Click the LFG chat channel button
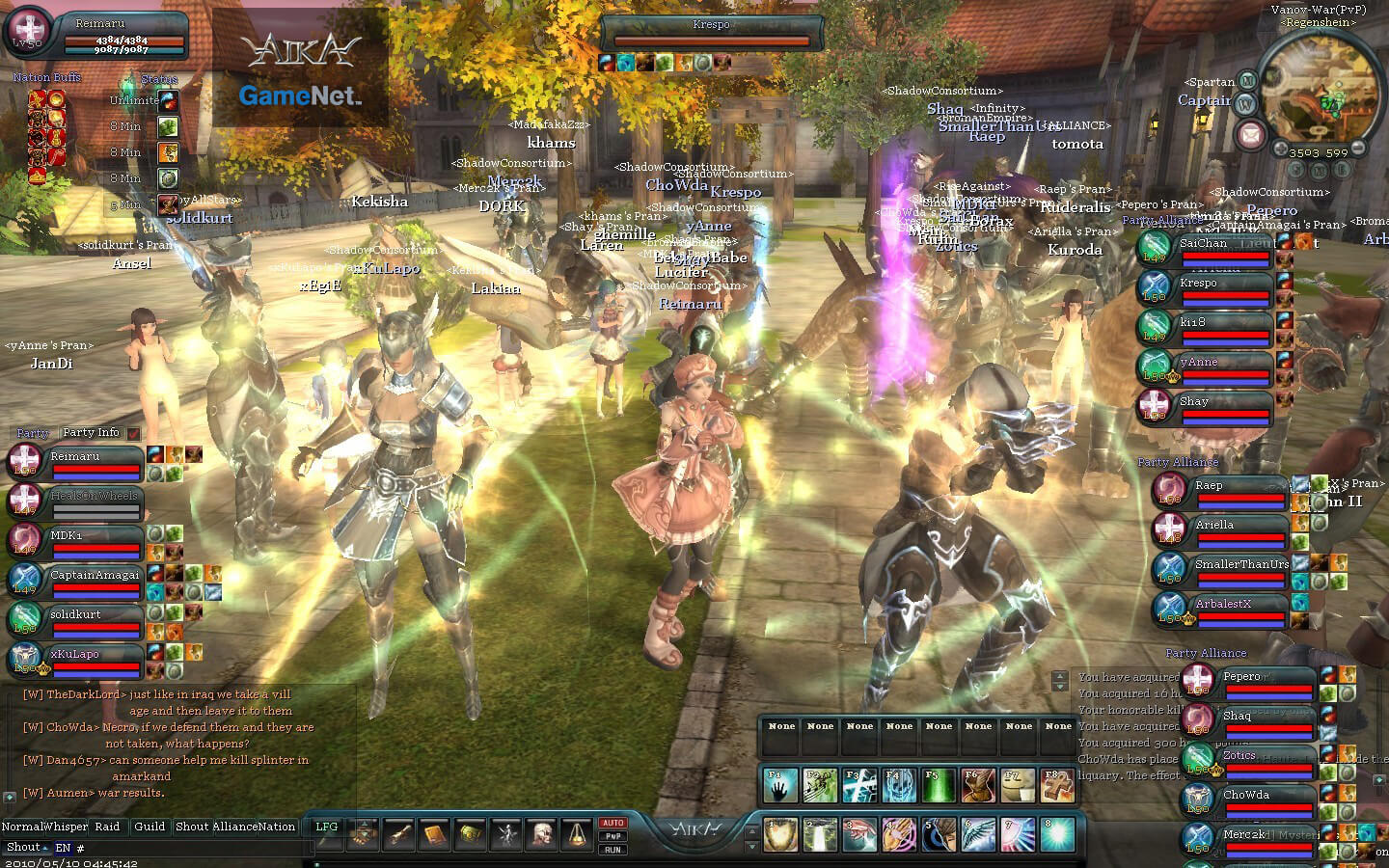Screen dimensions: 1389x868 pos(327,827)
